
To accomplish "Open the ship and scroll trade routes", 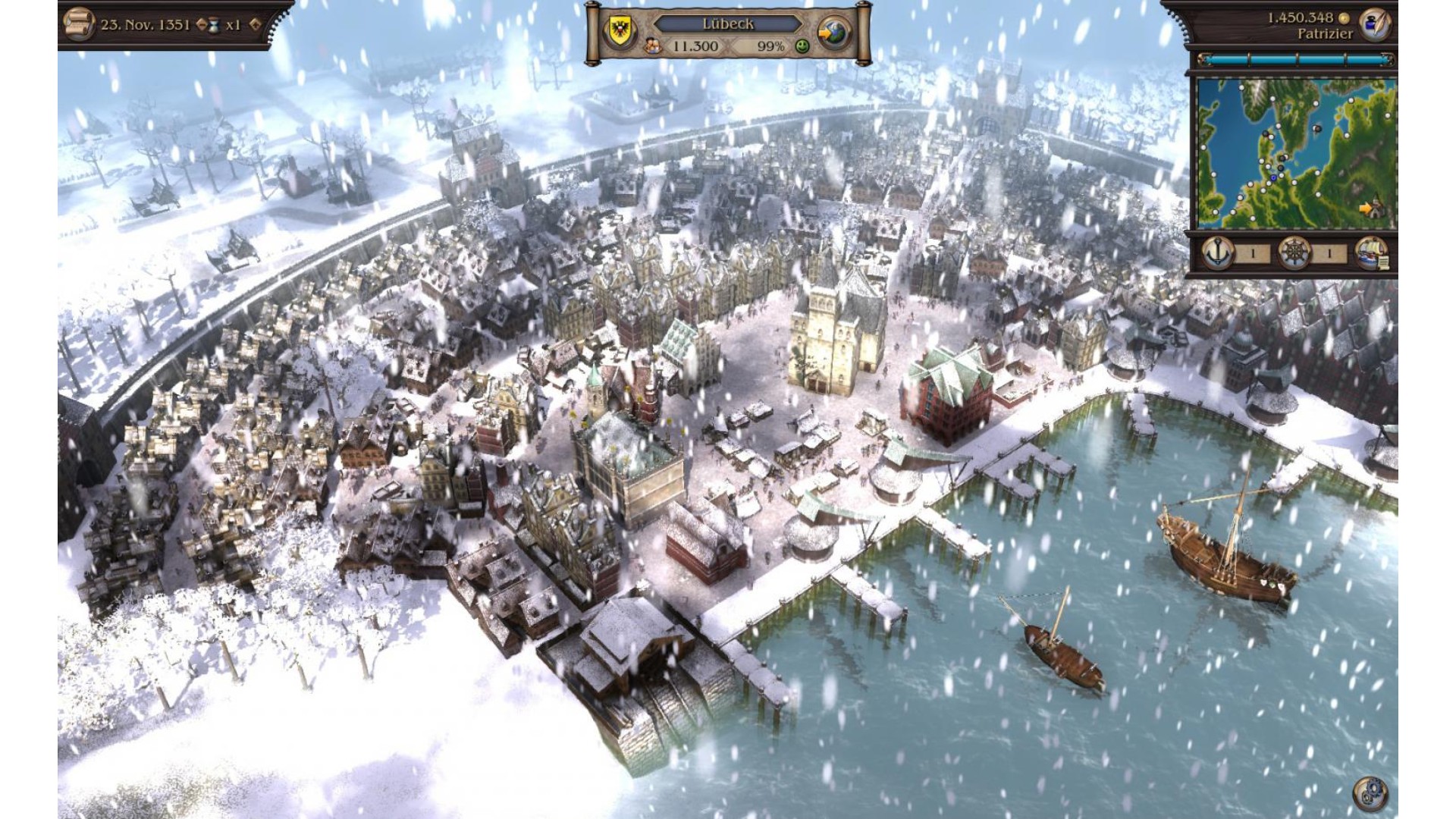I will pos(1370,253).
